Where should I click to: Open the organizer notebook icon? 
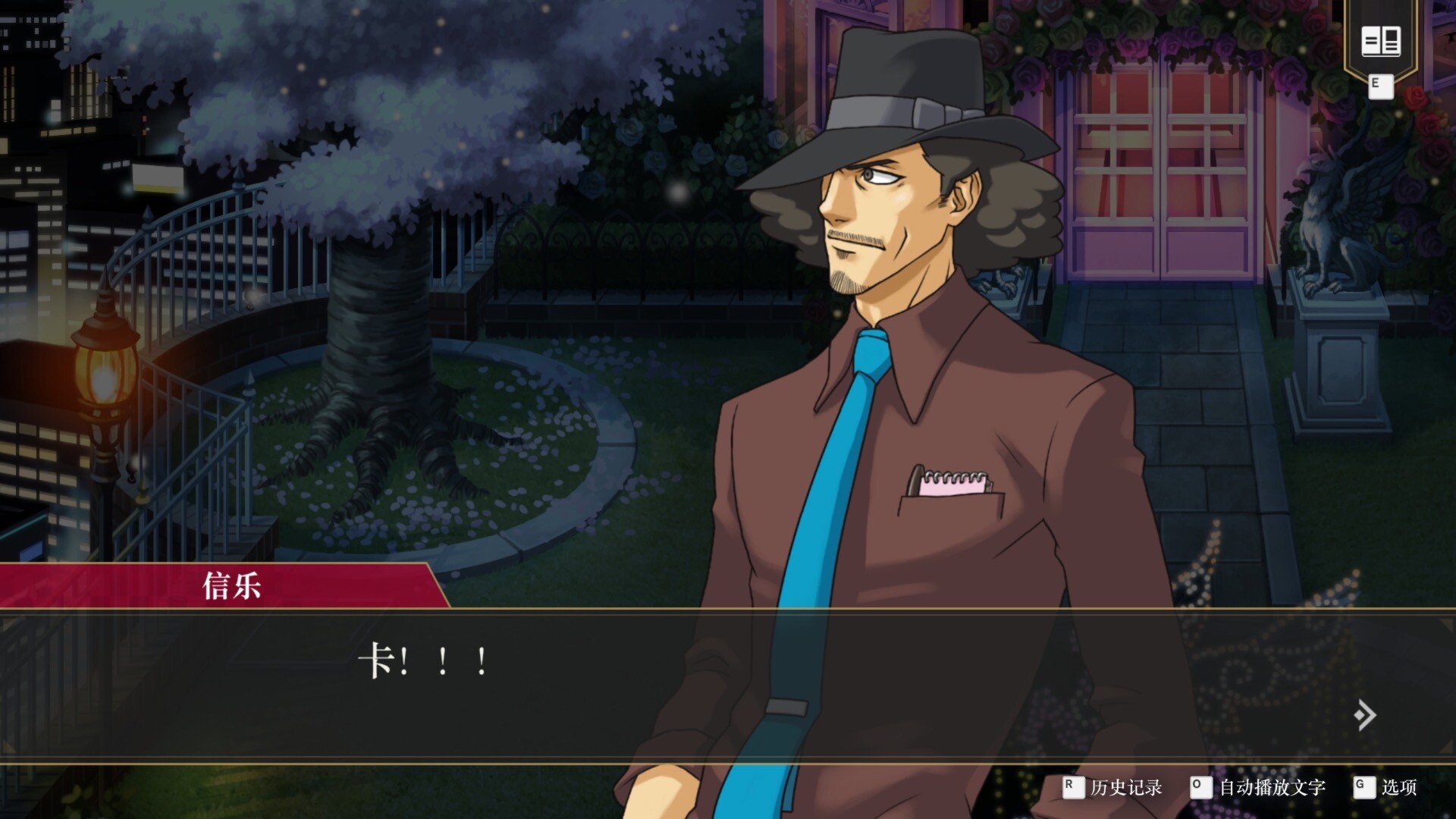pos(1380,41)
